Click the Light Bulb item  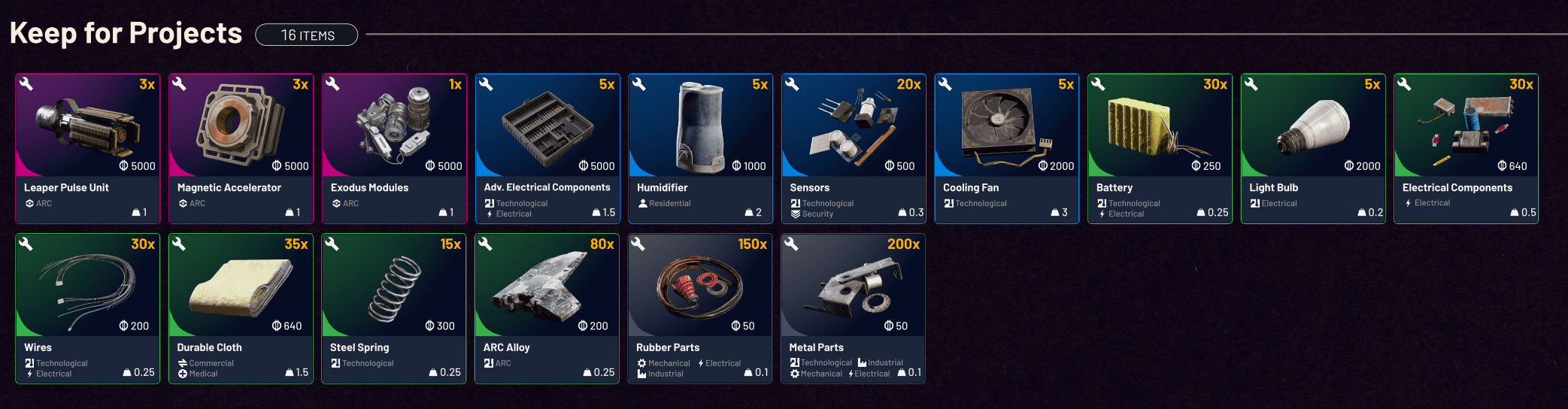[x=1313, y=148]
